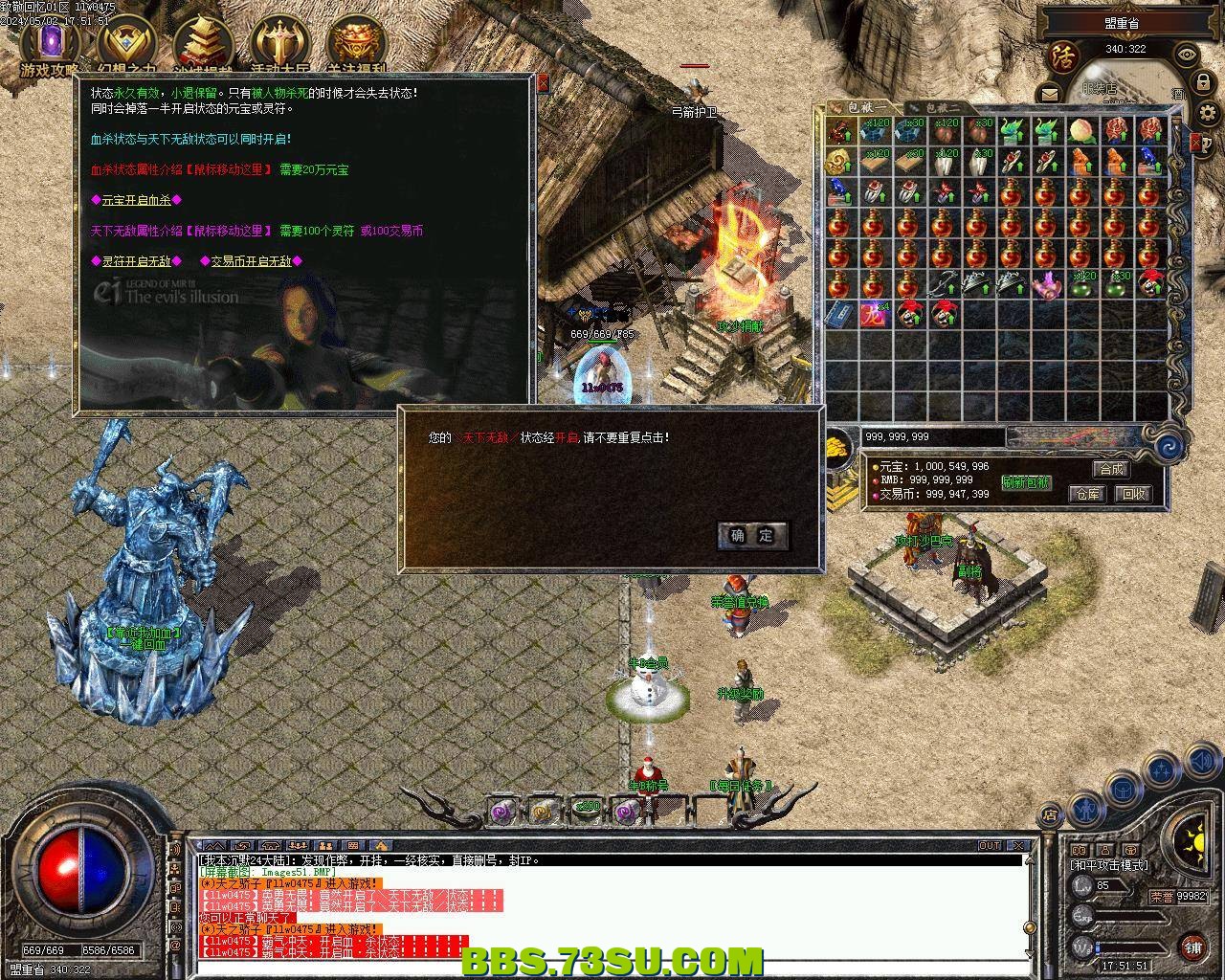Open the mail envelope icon
Viewport: 1225px width, 980px height.
pos(1050,94)
